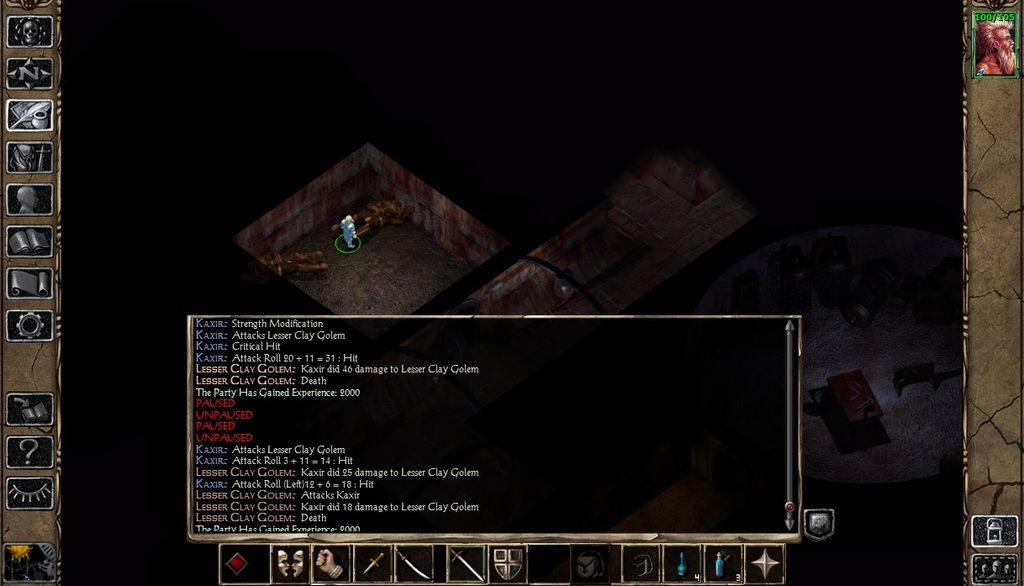Select Kaxir's character portrait
Image resolution: width=1024 pixels, height=586 pixels.
point(994,45)
